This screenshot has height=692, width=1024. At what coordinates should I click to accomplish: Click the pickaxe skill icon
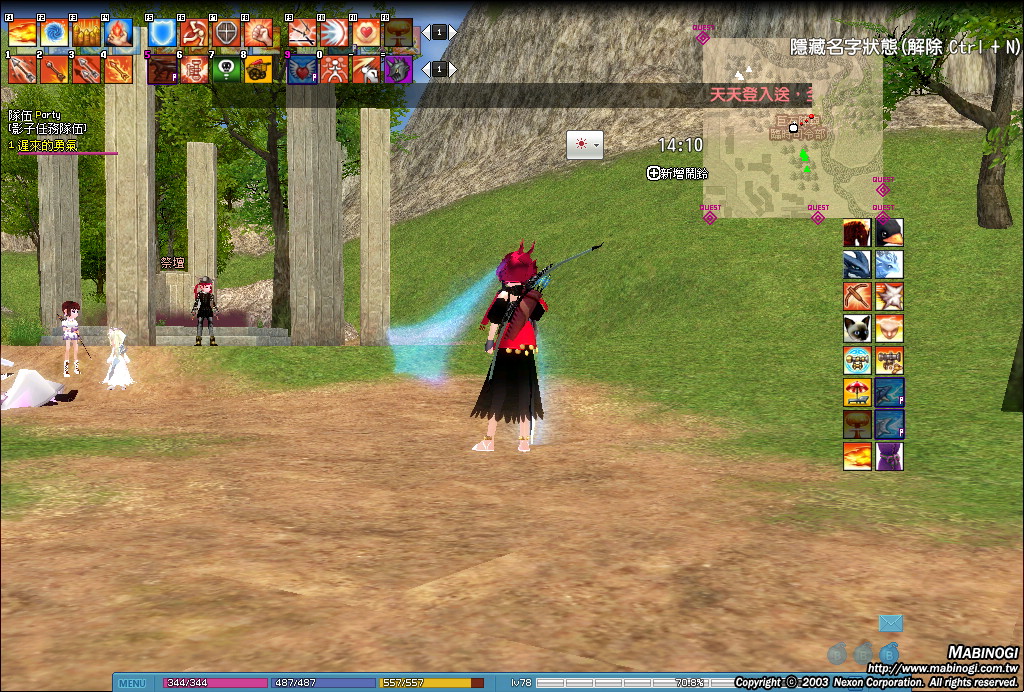tap(857, 296)
